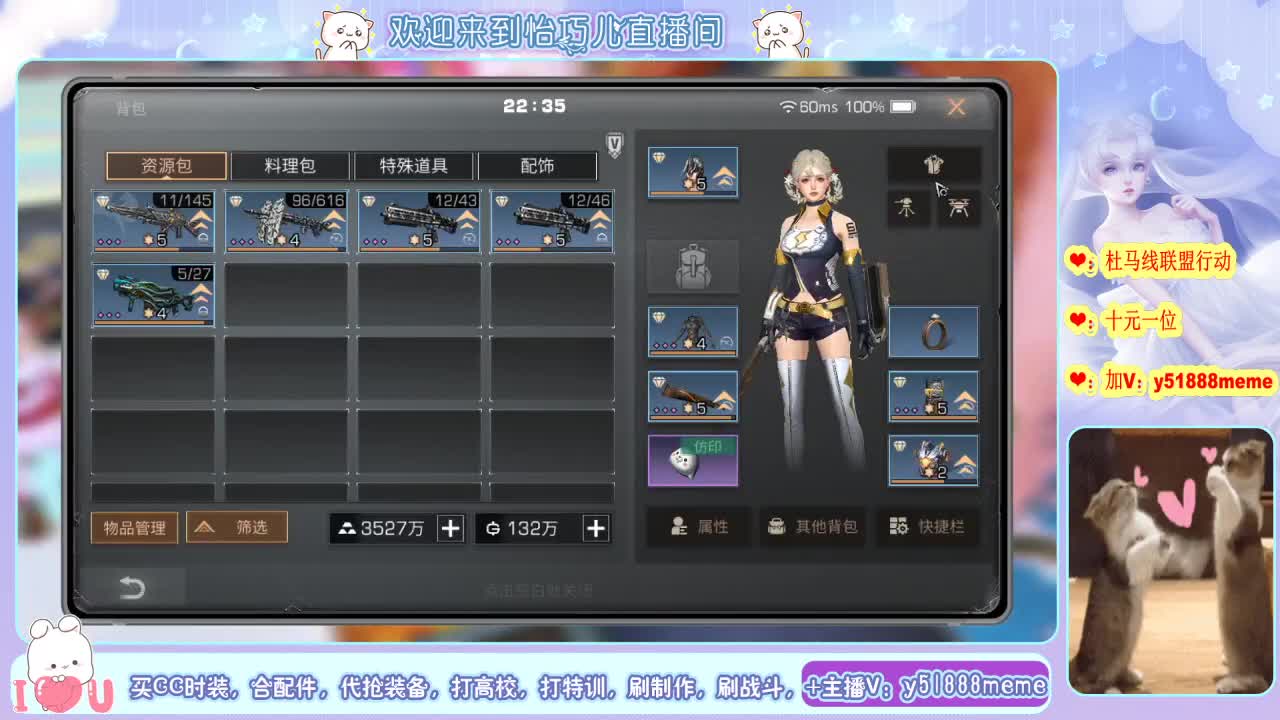Select the teal weapon with 5/27 count
This screenshot has height=720, width=1280.
(x=153, y=295)
